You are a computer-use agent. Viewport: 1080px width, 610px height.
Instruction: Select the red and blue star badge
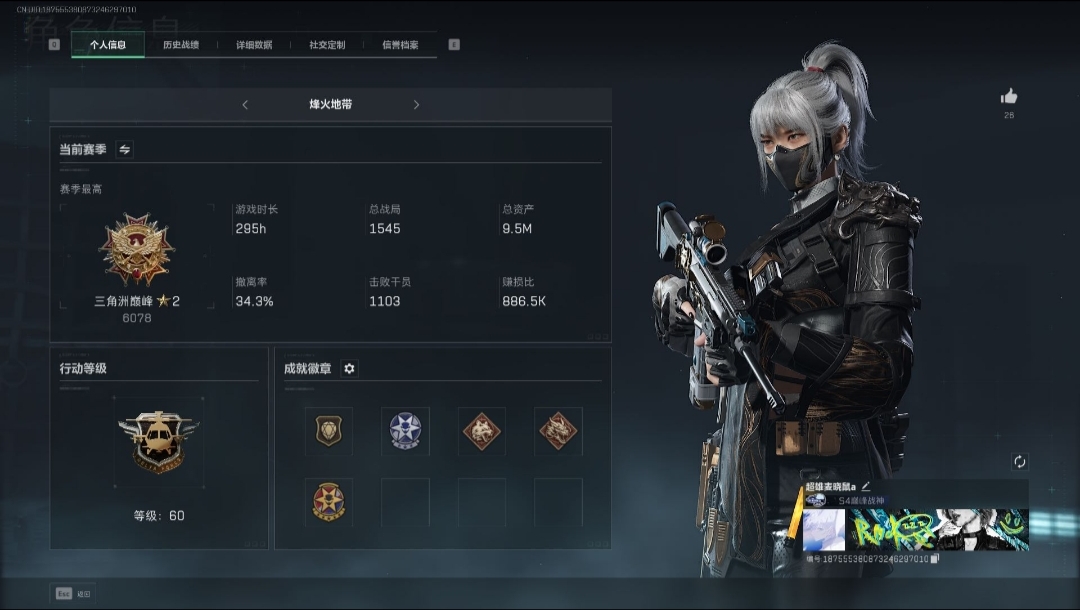[328, 501]
